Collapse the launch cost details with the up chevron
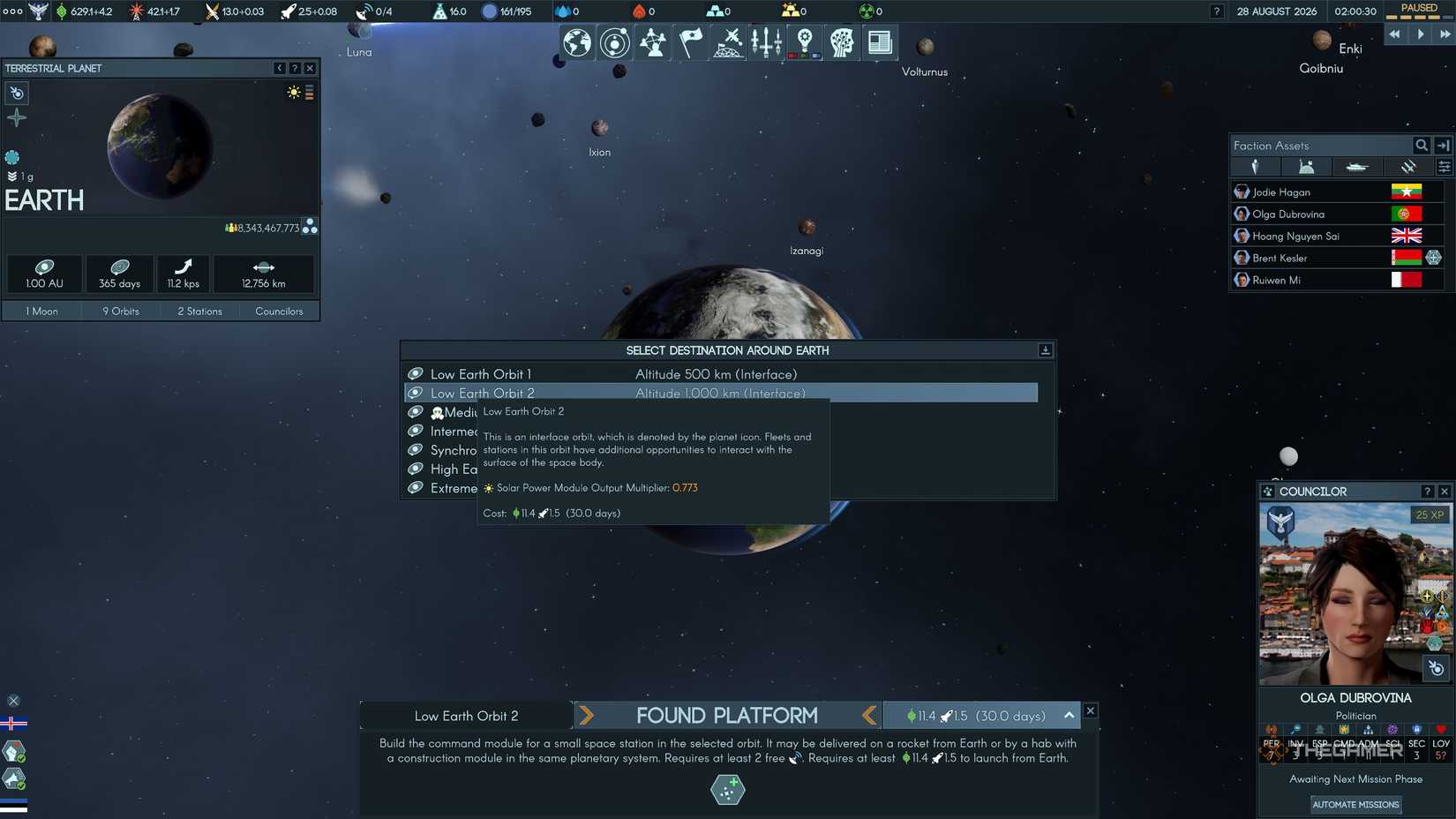Image resolution: width=1456 pixels, height=819 pixels. click(1069, 715)
